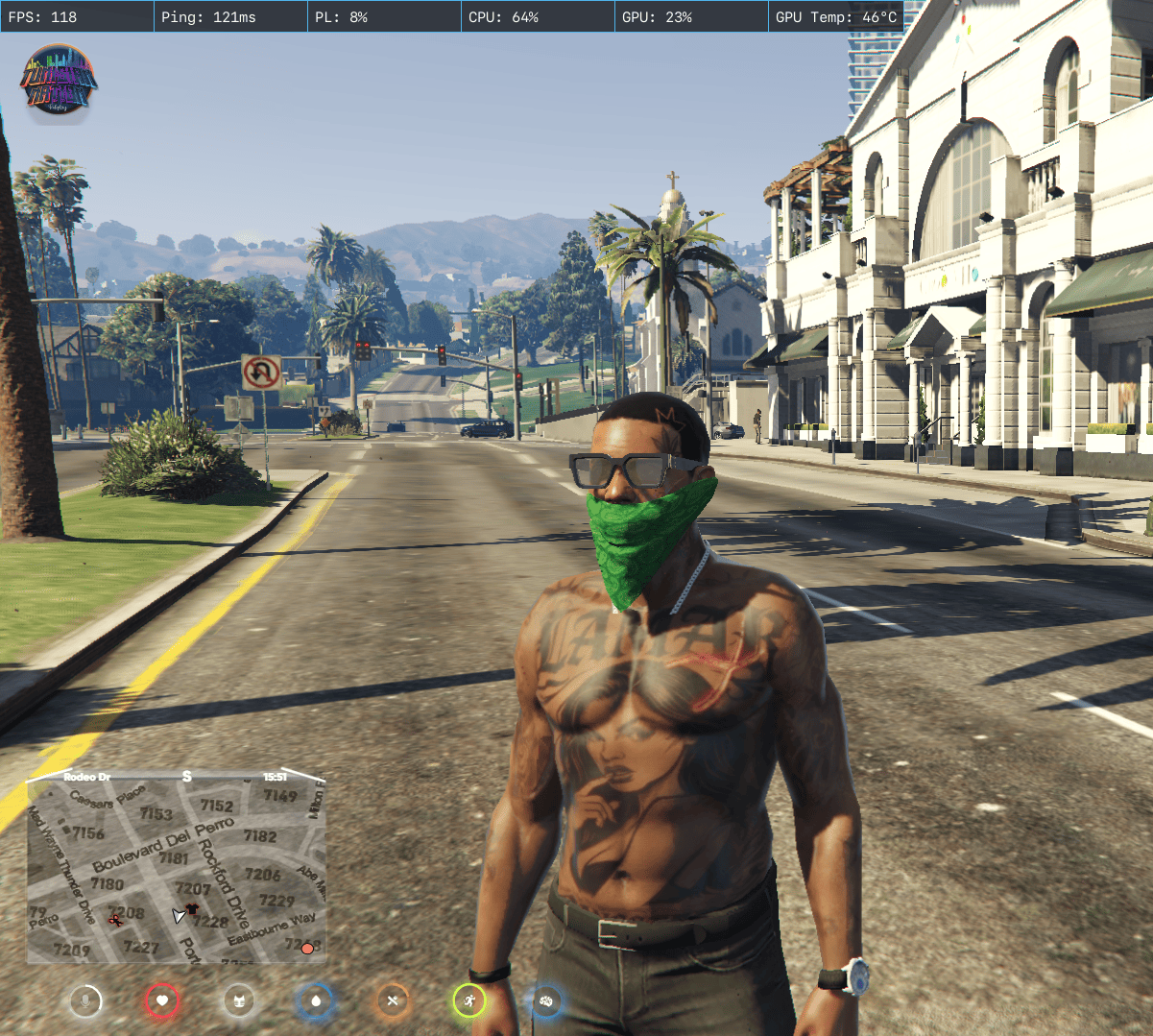Click the microphone voice indicator icon
The height and width of the screenshot is (1036, 1153).
click(x=85, y=1001)
